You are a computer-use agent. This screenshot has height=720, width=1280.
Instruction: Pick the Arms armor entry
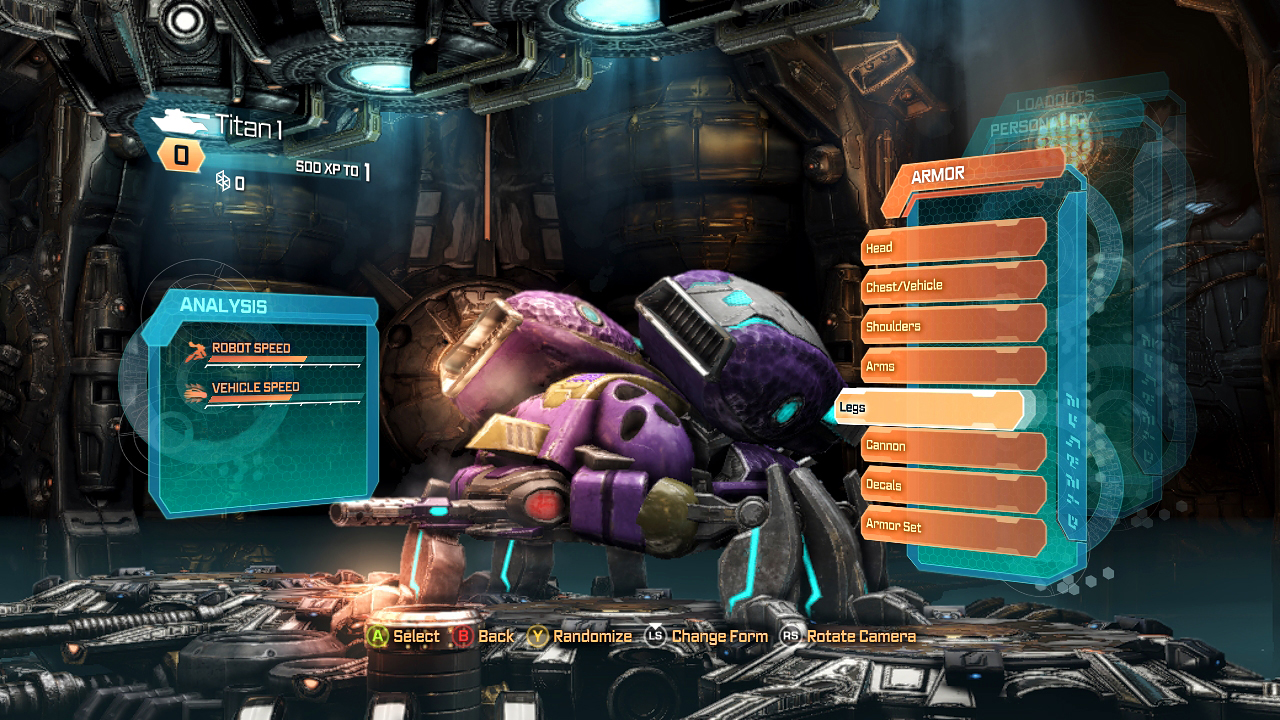point(952,365)
